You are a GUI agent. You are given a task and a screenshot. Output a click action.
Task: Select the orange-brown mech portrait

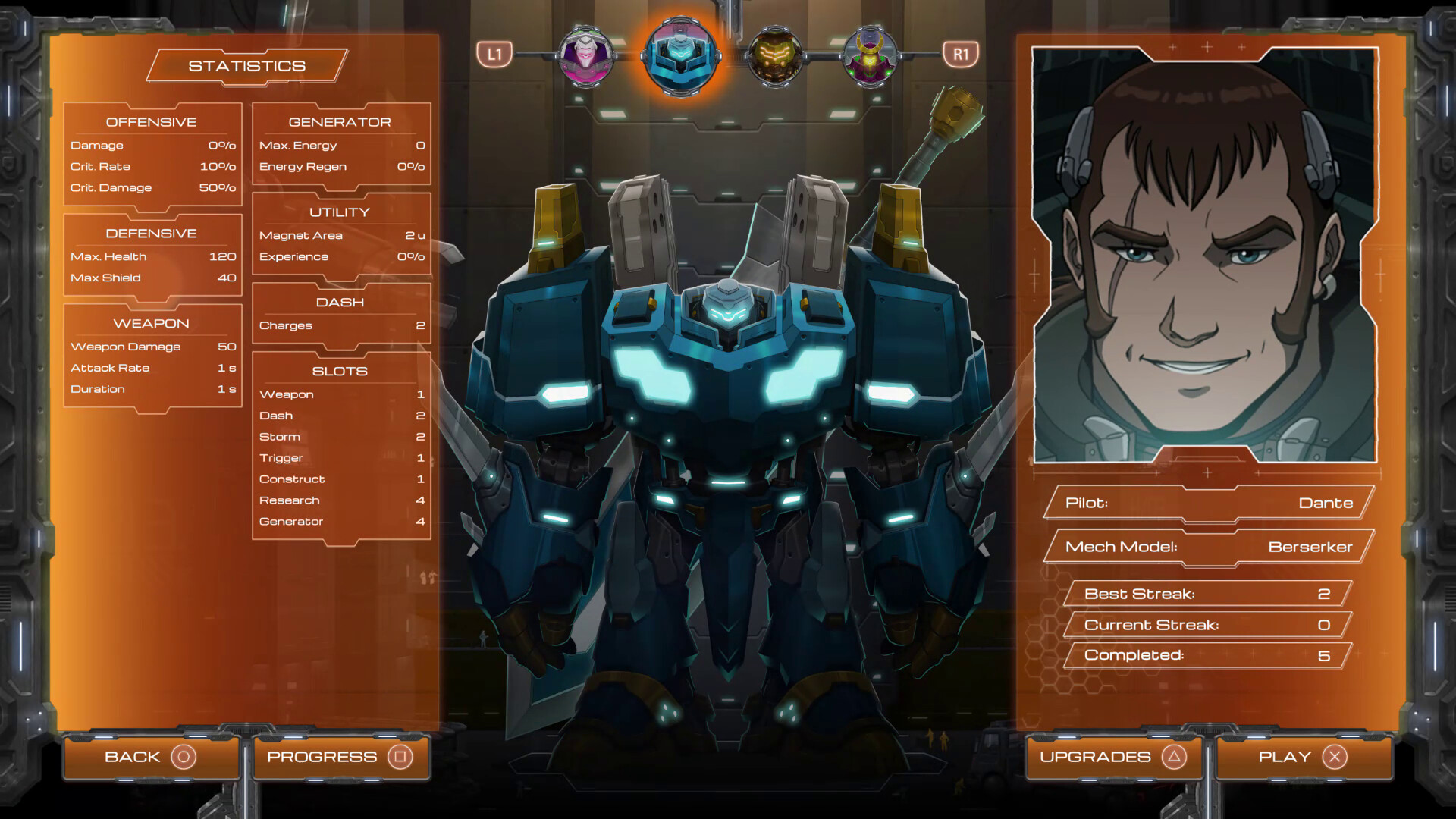pos(775,55)
